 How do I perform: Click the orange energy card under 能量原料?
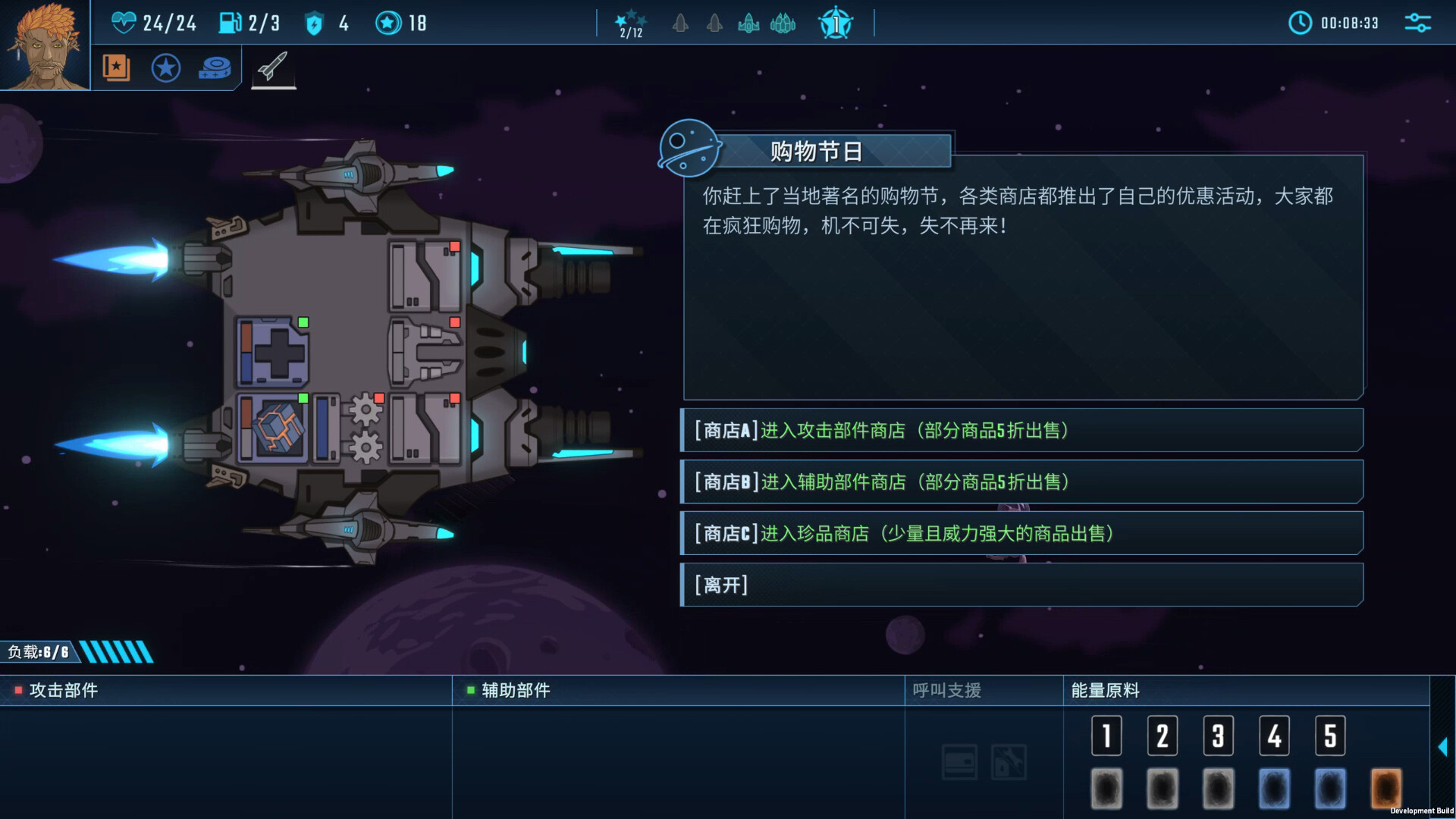[x=1385, y=789]
